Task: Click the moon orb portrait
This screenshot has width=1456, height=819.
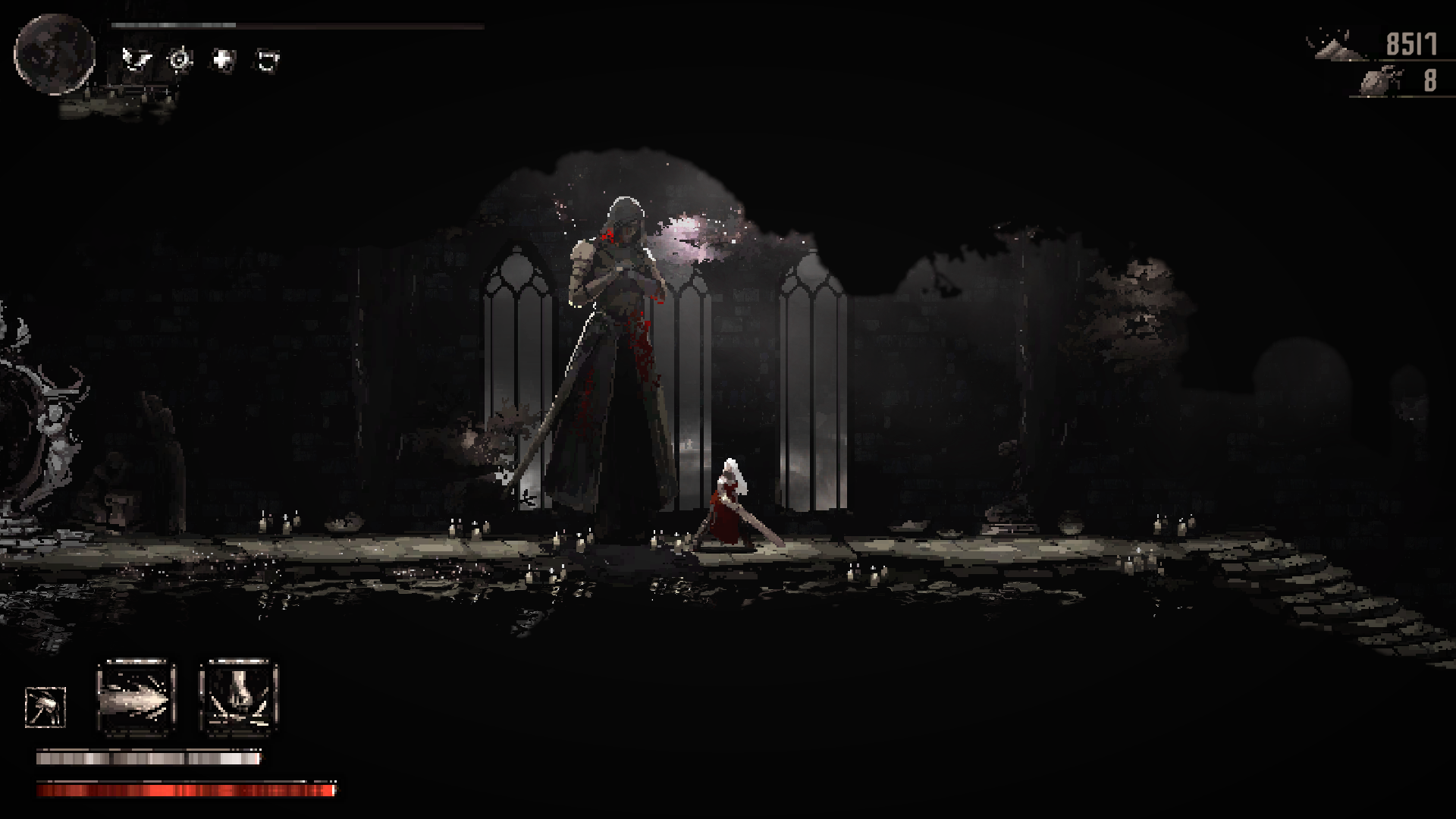Action: pyautogui.click(x=55, y=55)
